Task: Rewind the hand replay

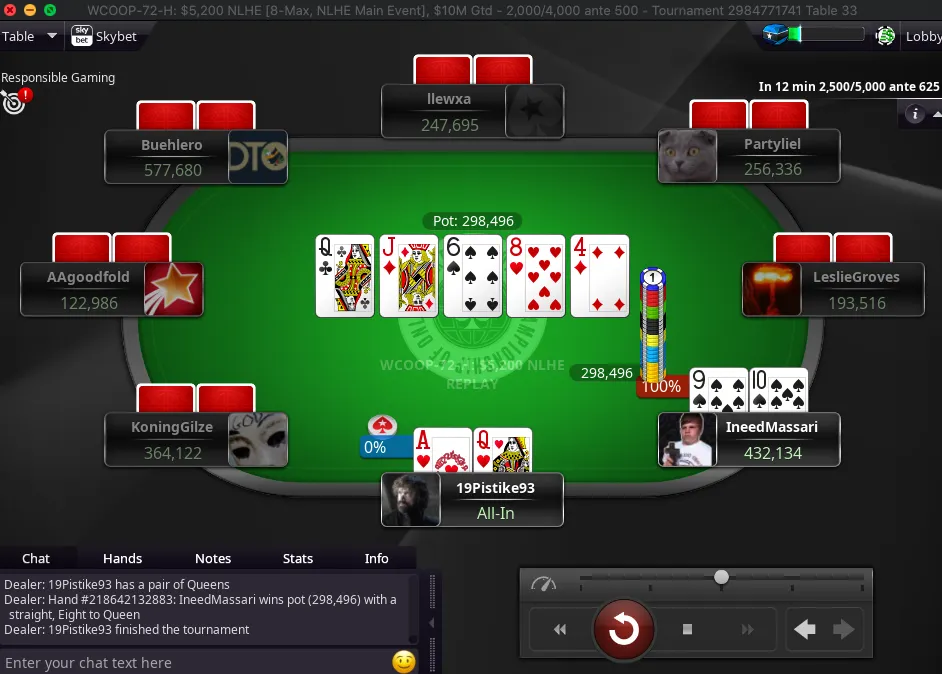Action: click(560, 629)
